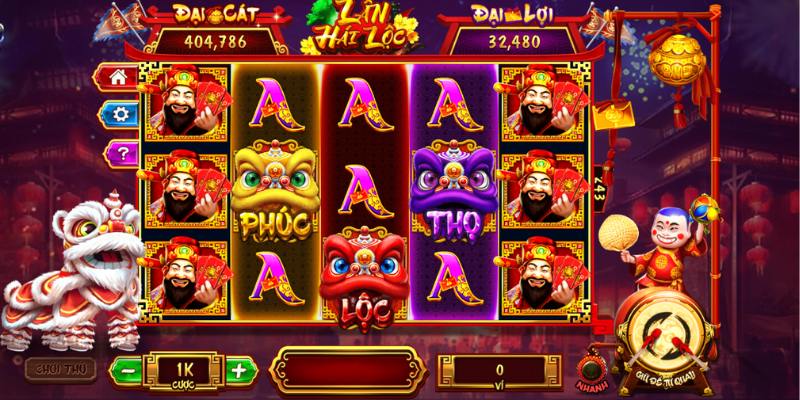Go to the home screen

pyautogui.click(x=121, y=77)
